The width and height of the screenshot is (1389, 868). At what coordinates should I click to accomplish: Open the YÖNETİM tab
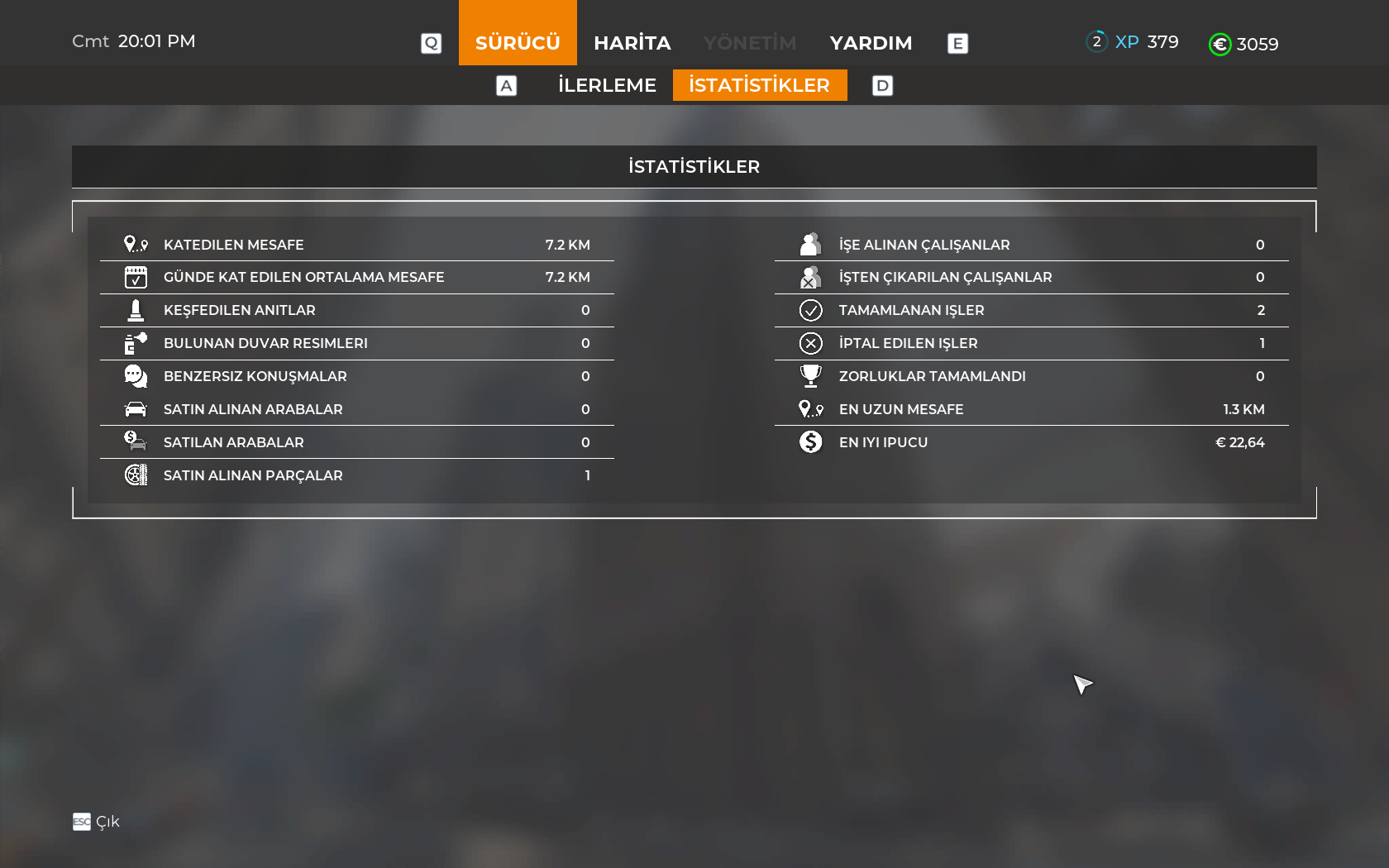click(x=750, y=43)
